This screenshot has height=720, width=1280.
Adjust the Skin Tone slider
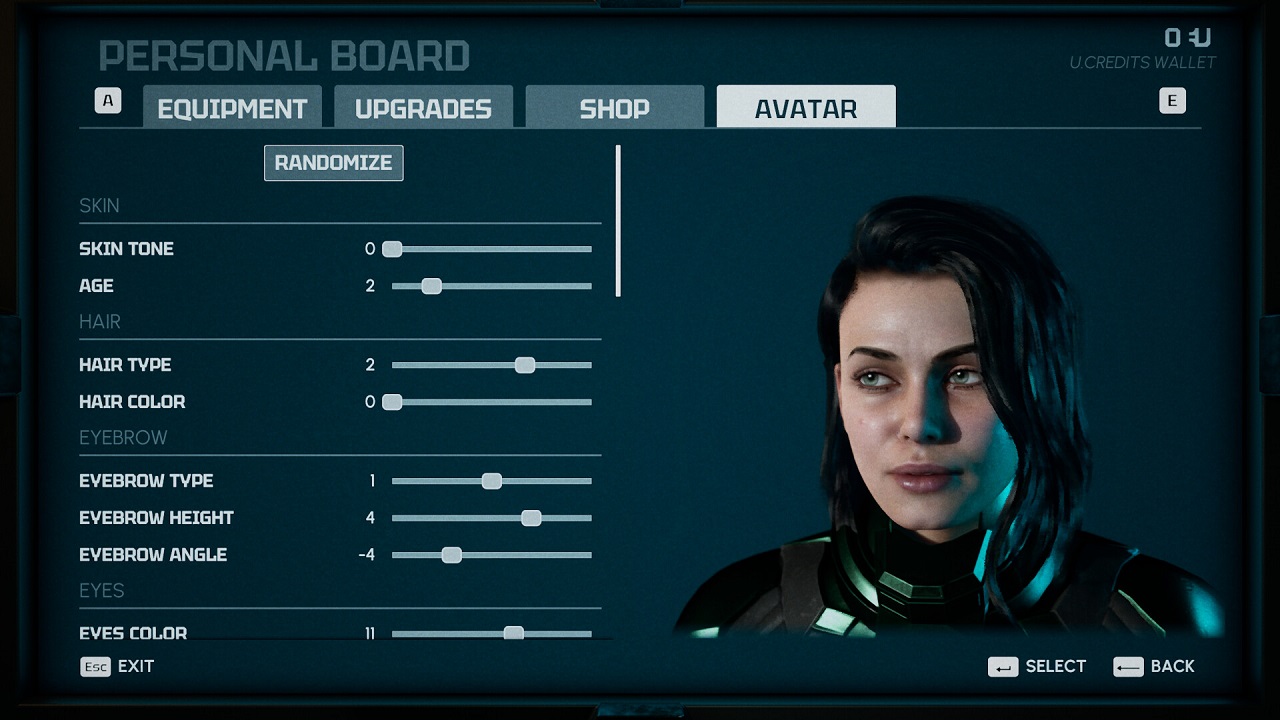[x=392, y=249]
